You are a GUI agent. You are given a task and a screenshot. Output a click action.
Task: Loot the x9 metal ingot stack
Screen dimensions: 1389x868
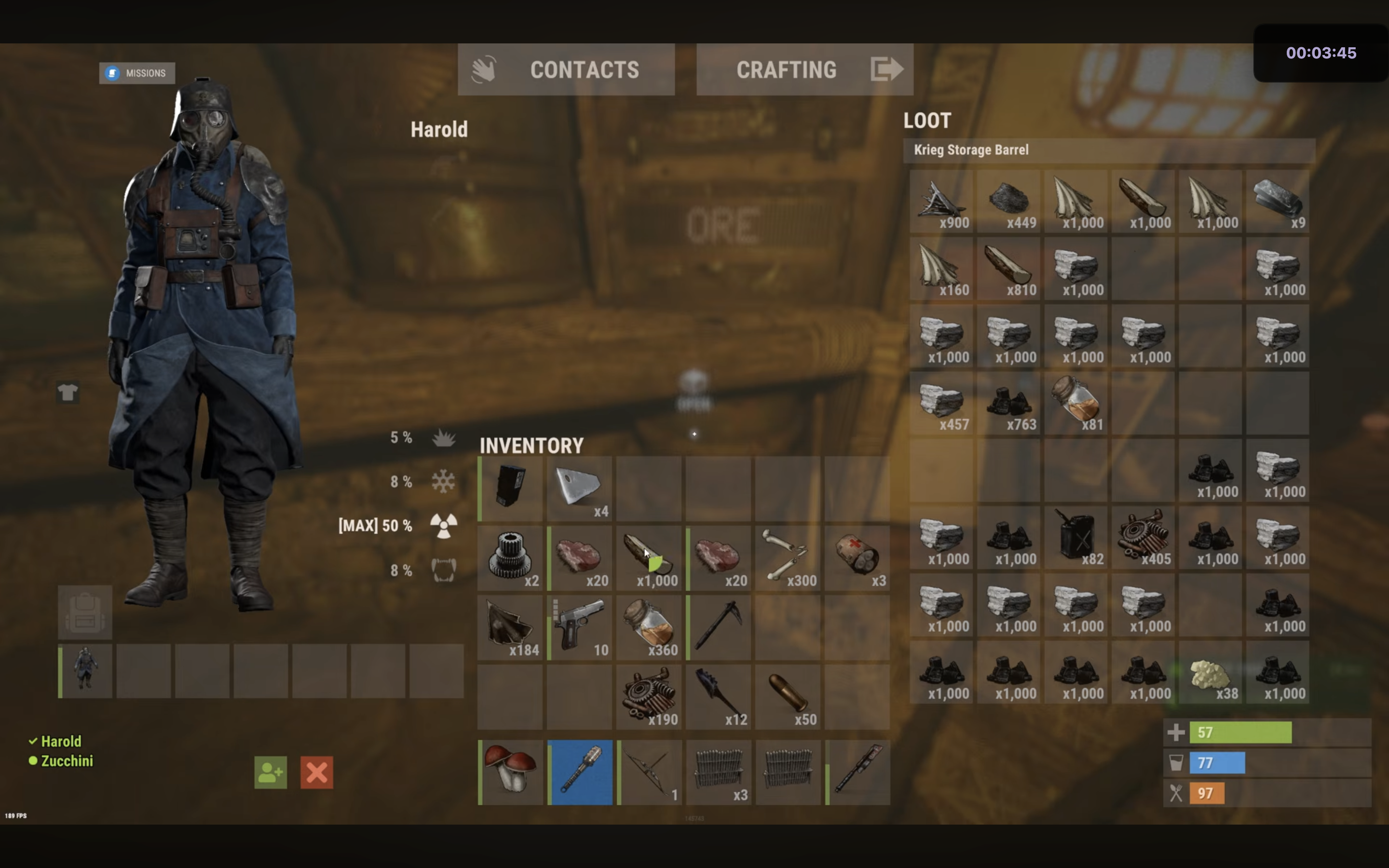click(x=1278, y=201)
